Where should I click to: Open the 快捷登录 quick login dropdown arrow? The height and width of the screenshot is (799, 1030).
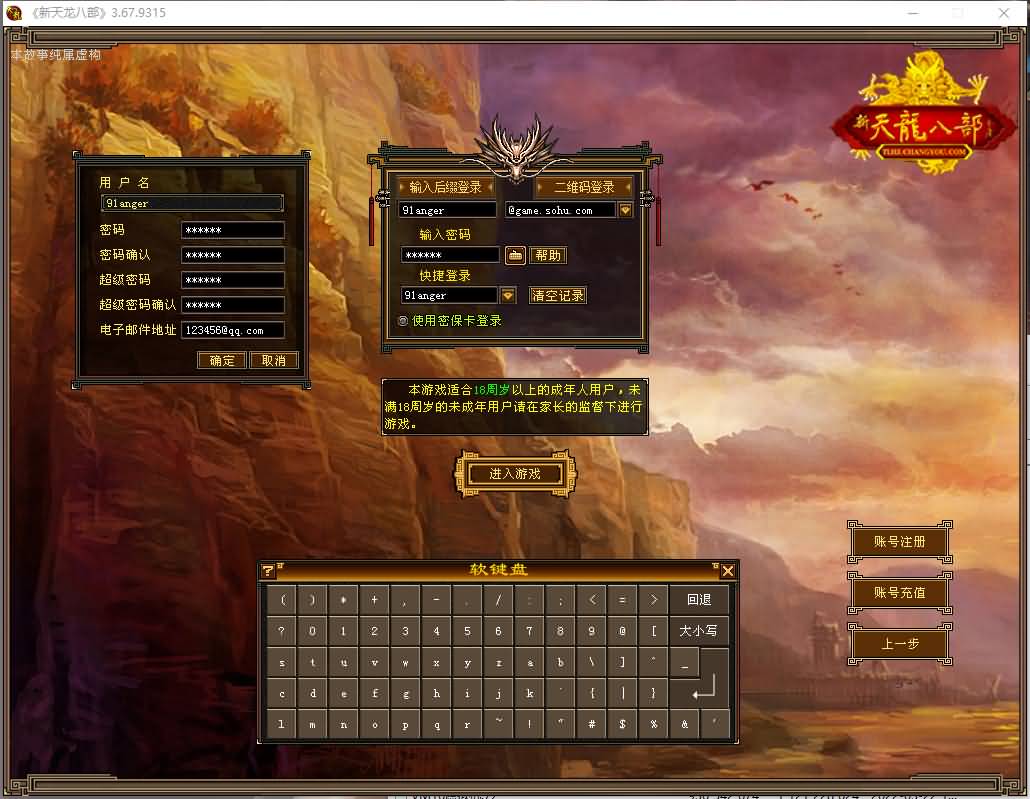click(508, 295)
